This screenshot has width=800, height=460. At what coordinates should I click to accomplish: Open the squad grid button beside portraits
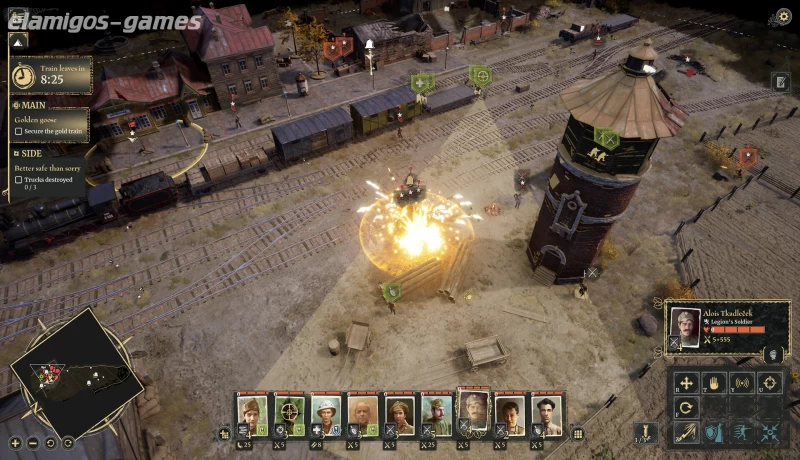tap(577, 434)
